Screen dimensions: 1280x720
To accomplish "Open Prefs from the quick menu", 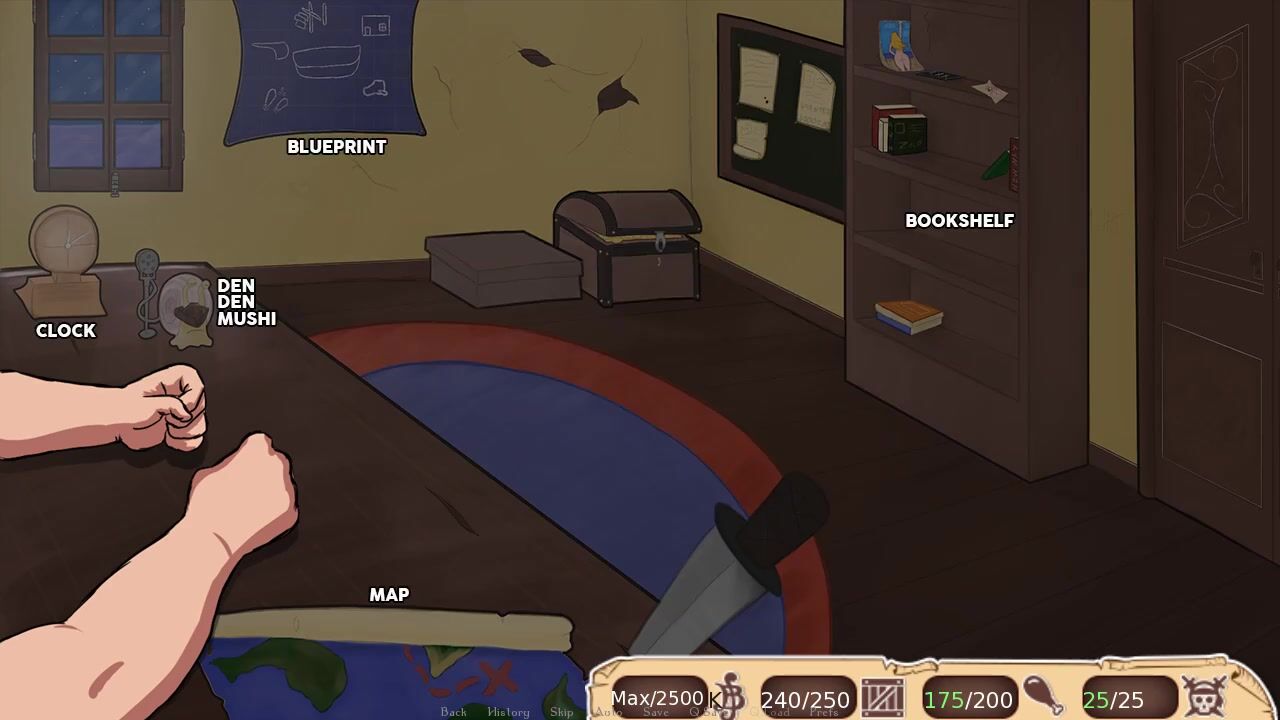I will [x=824, y=712].
